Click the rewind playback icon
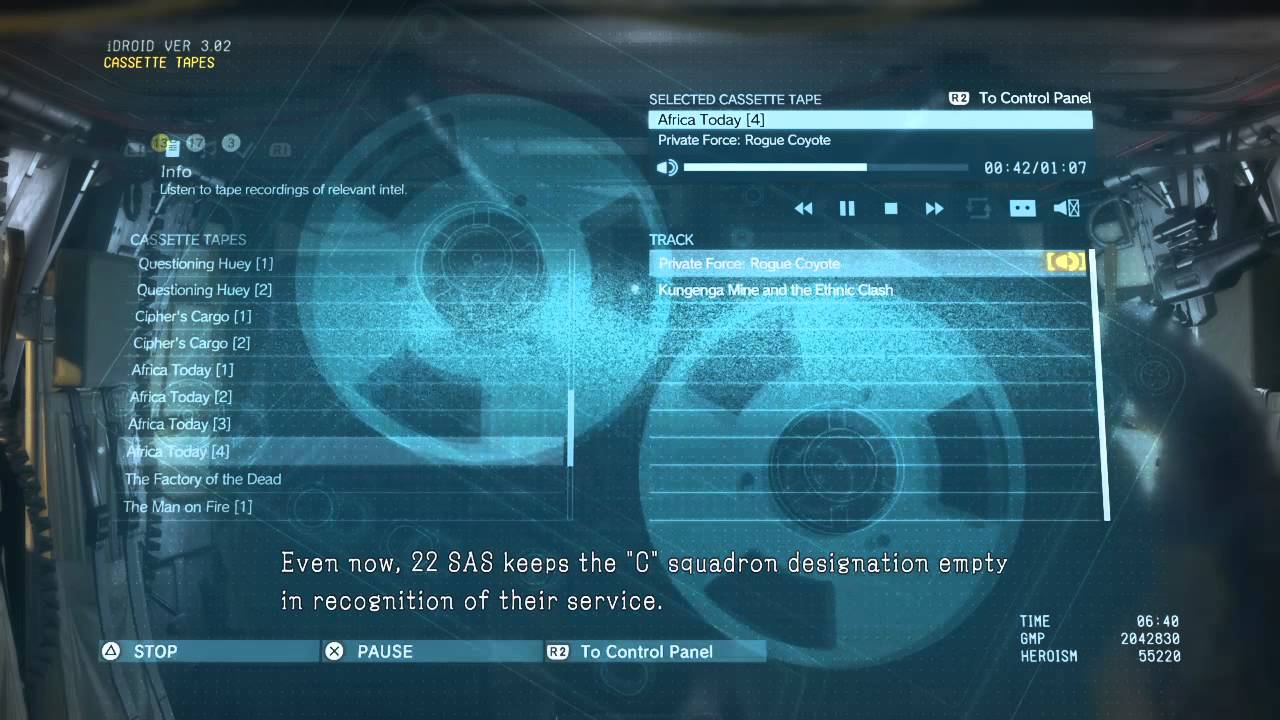Image resolution: width=1280 pixels, height=720 pixels. [804, 208]
